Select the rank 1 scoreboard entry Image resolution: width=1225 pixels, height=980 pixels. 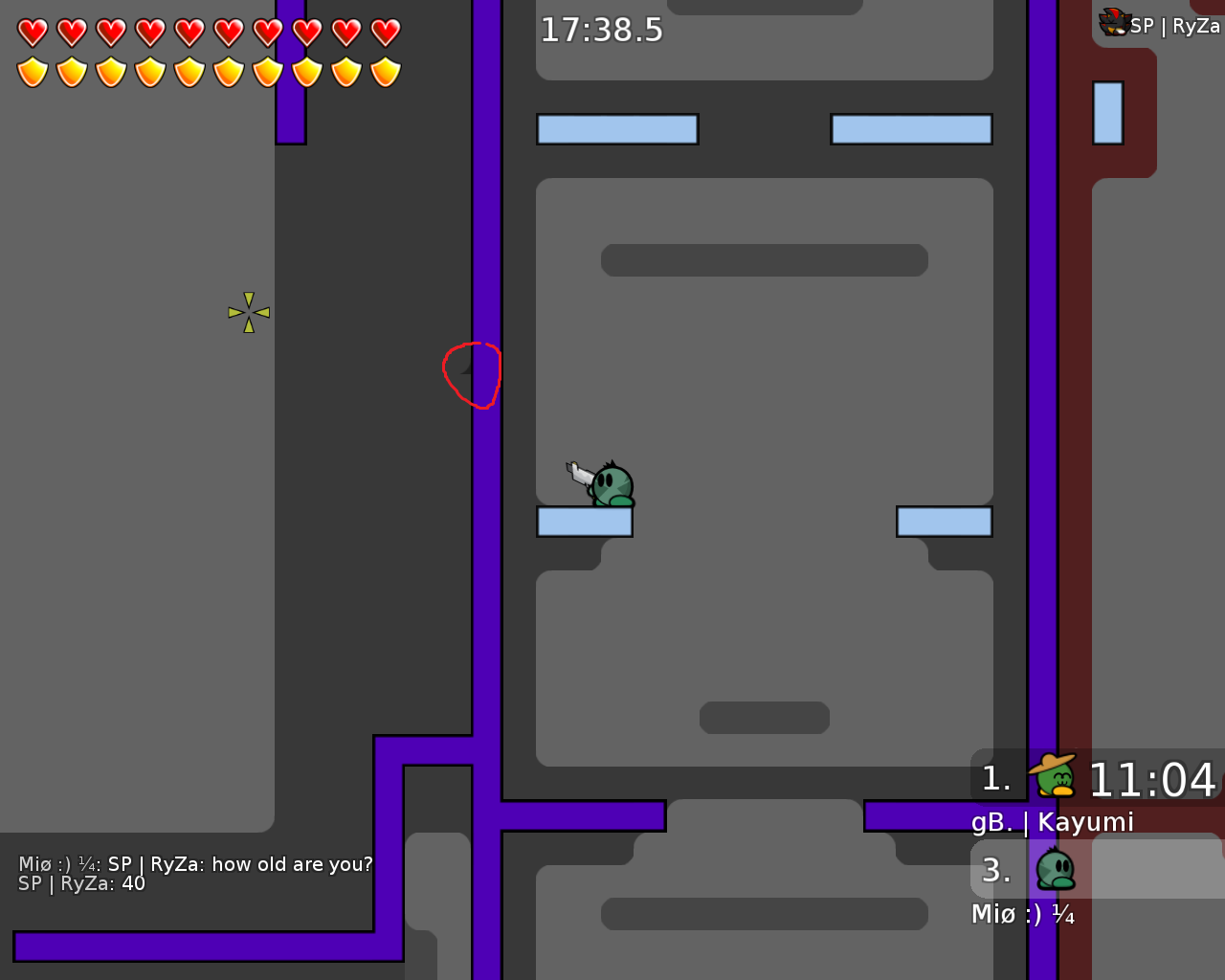point(997,777)
